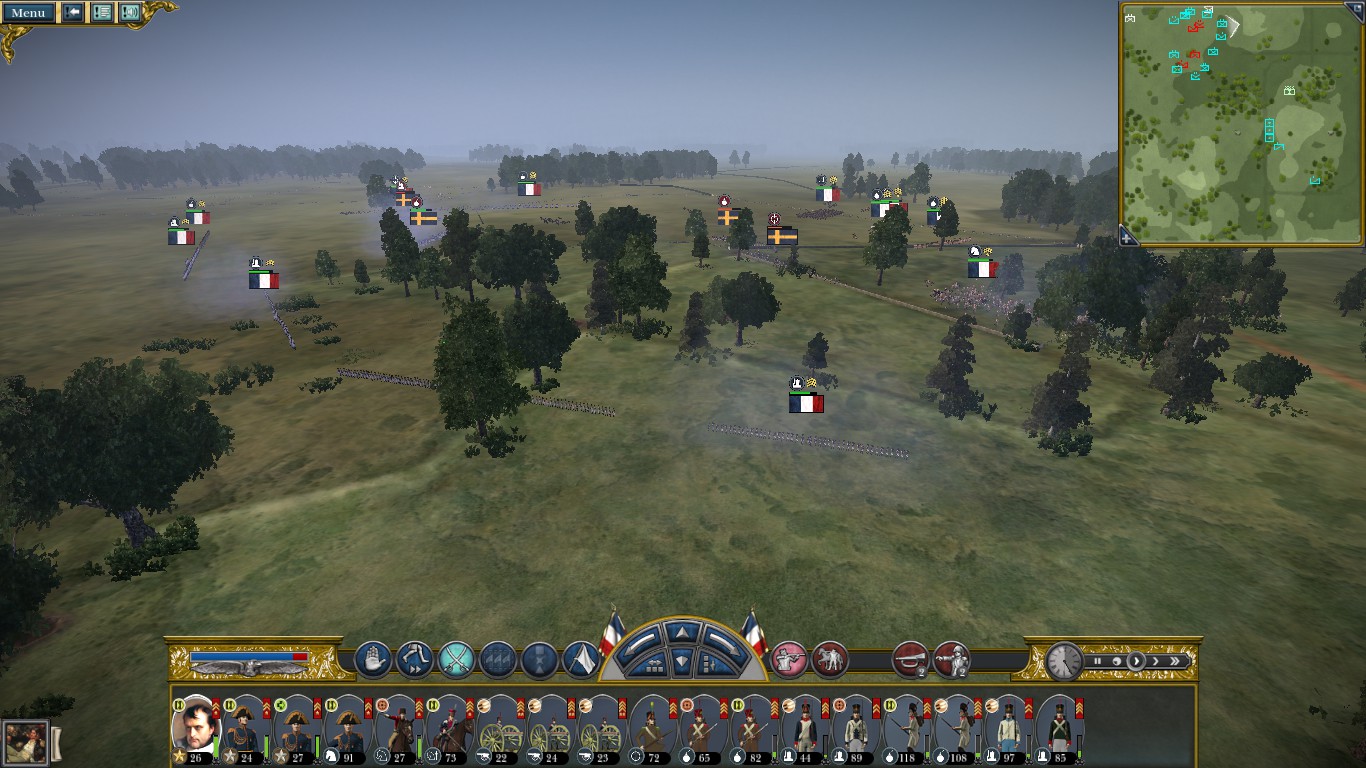Viewport: 1366px width, 768px height.
Task: Pause the battle
Action: [1097, 661]
